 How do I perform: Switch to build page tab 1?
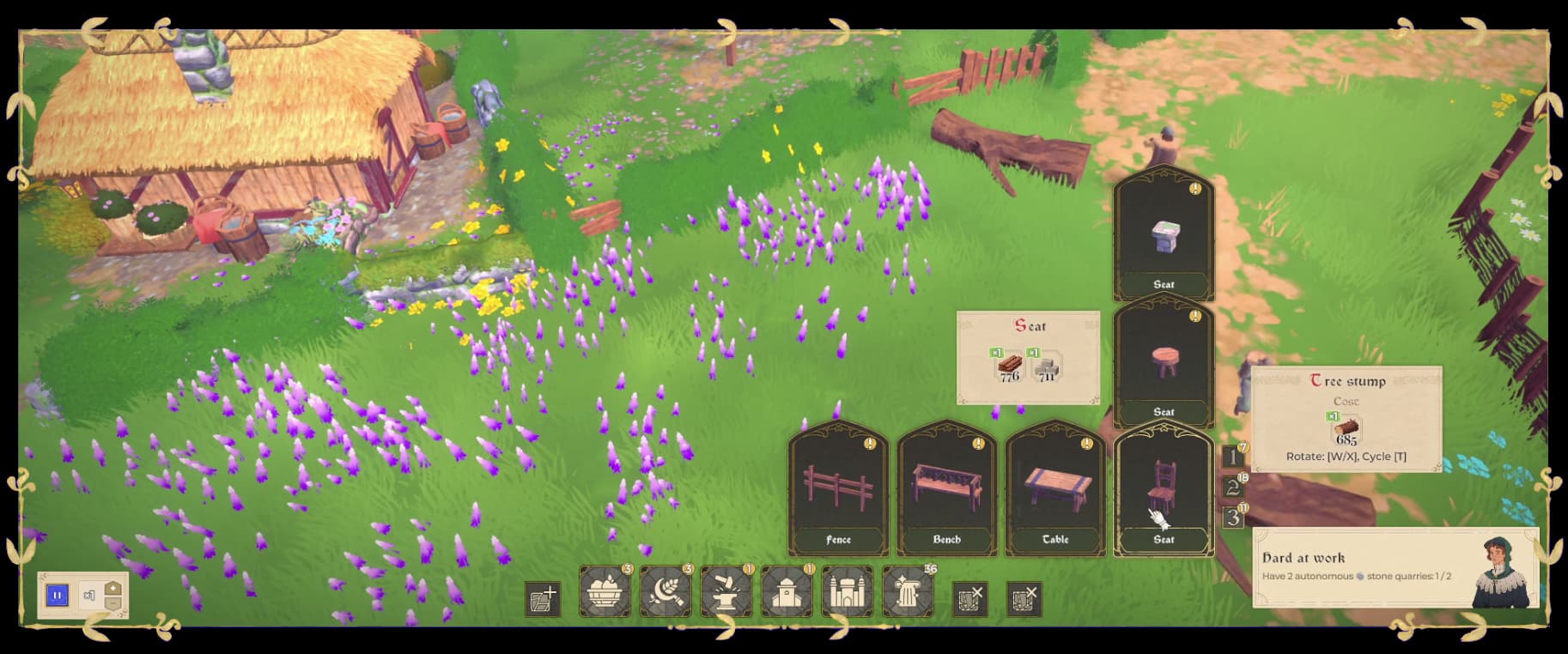pyautogui.click(x=1232, y=457)
